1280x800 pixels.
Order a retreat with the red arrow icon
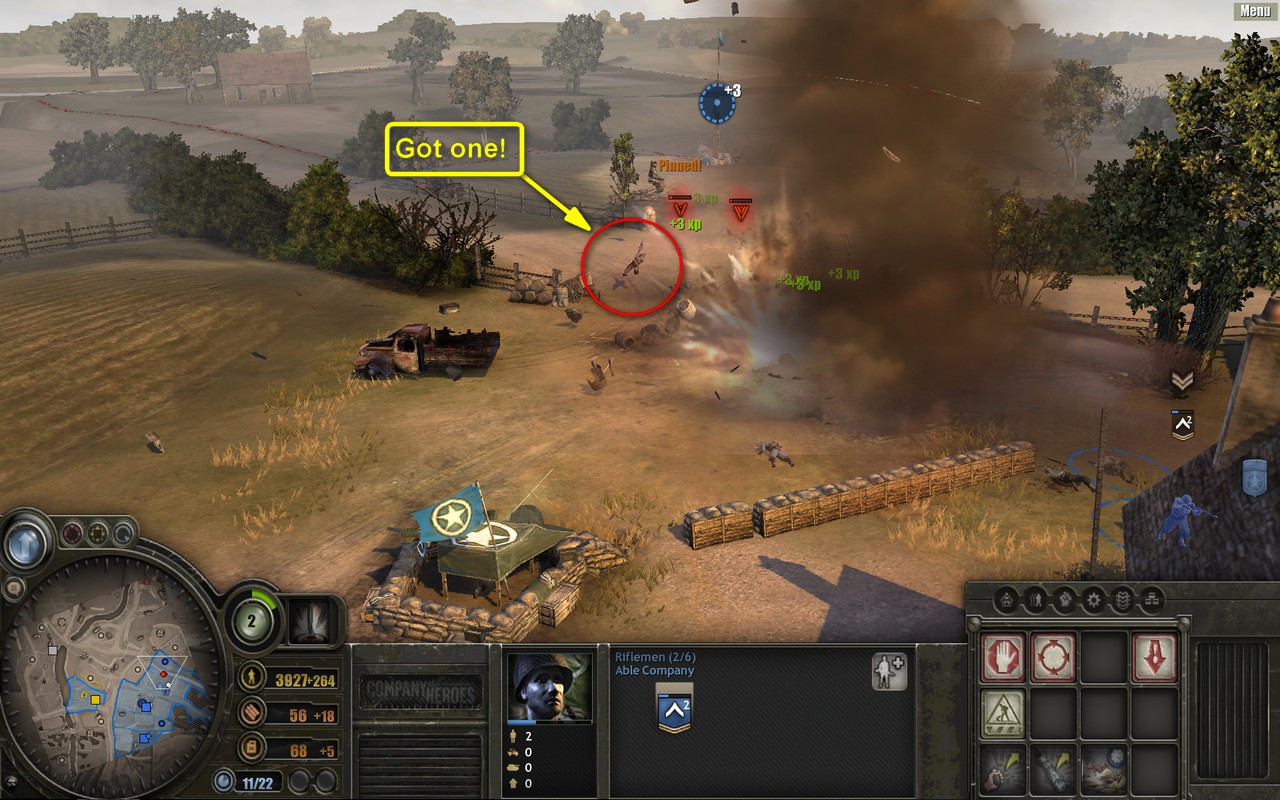[1154, 657]
